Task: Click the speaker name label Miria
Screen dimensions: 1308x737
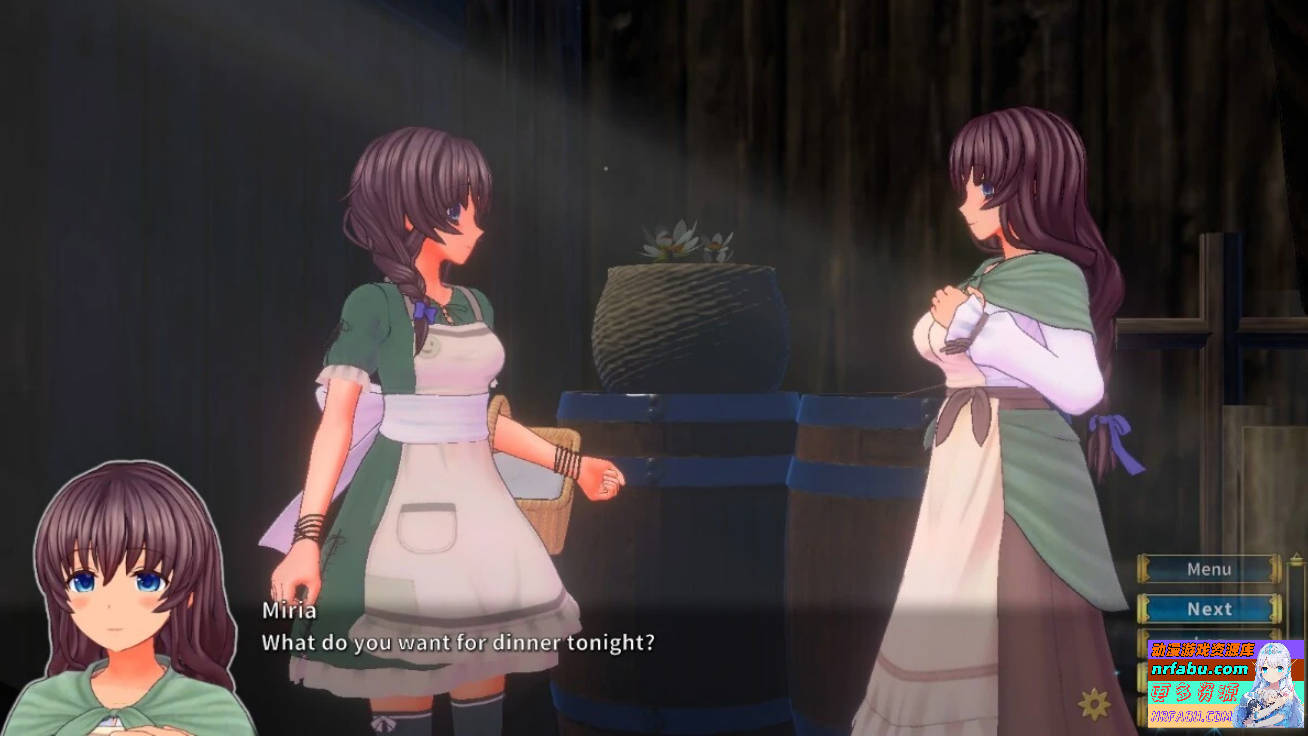Action: tap(286, 610)
